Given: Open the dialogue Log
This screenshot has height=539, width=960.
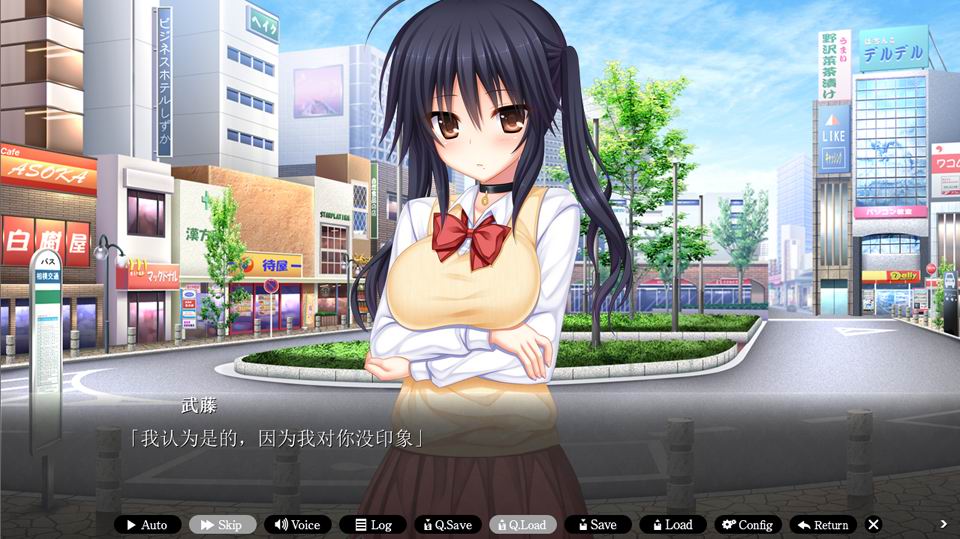Looking at the screenshot, I should (372, 524).
